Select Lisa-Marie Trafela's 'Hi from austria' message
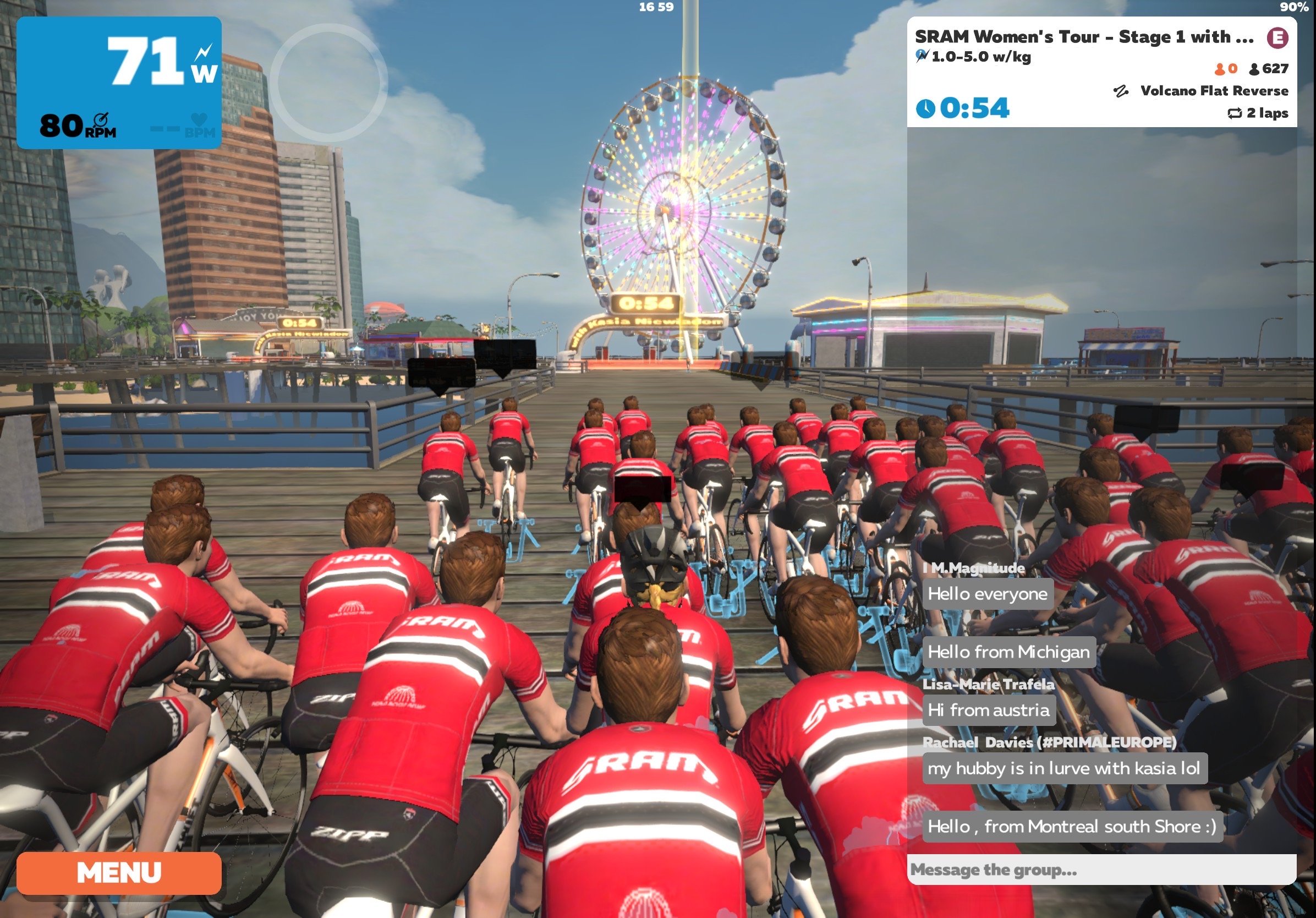1316x918 pixels. [x=988, y=710]
